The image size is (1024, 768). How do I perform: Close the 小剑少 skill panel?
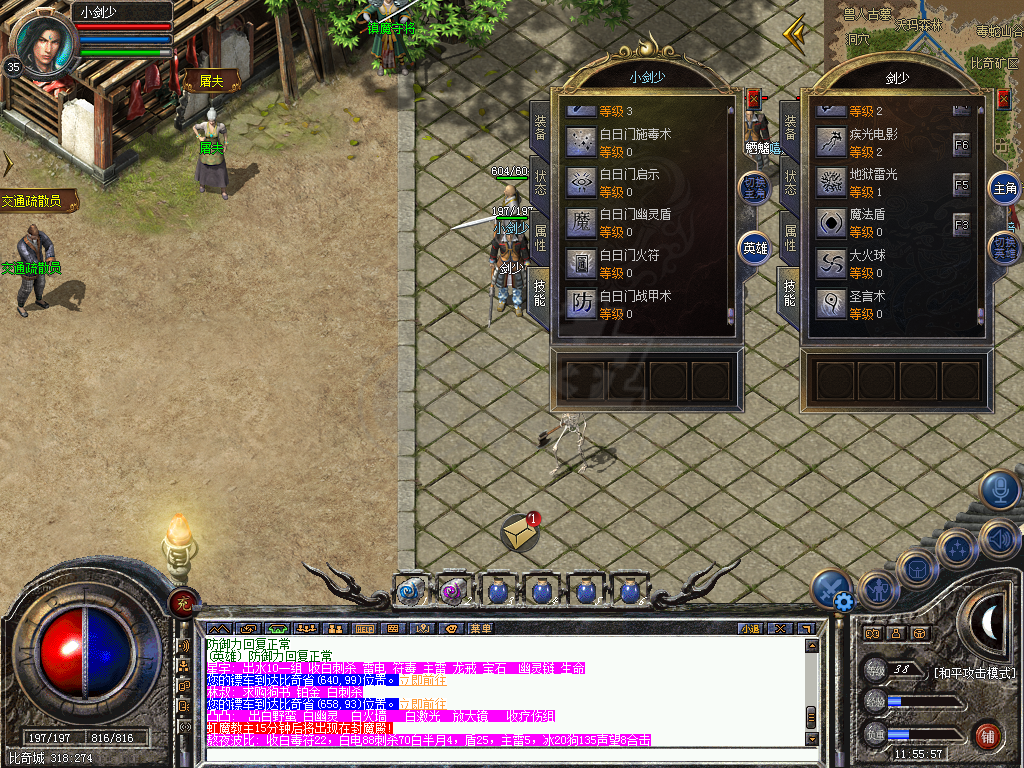coord(753,99)
